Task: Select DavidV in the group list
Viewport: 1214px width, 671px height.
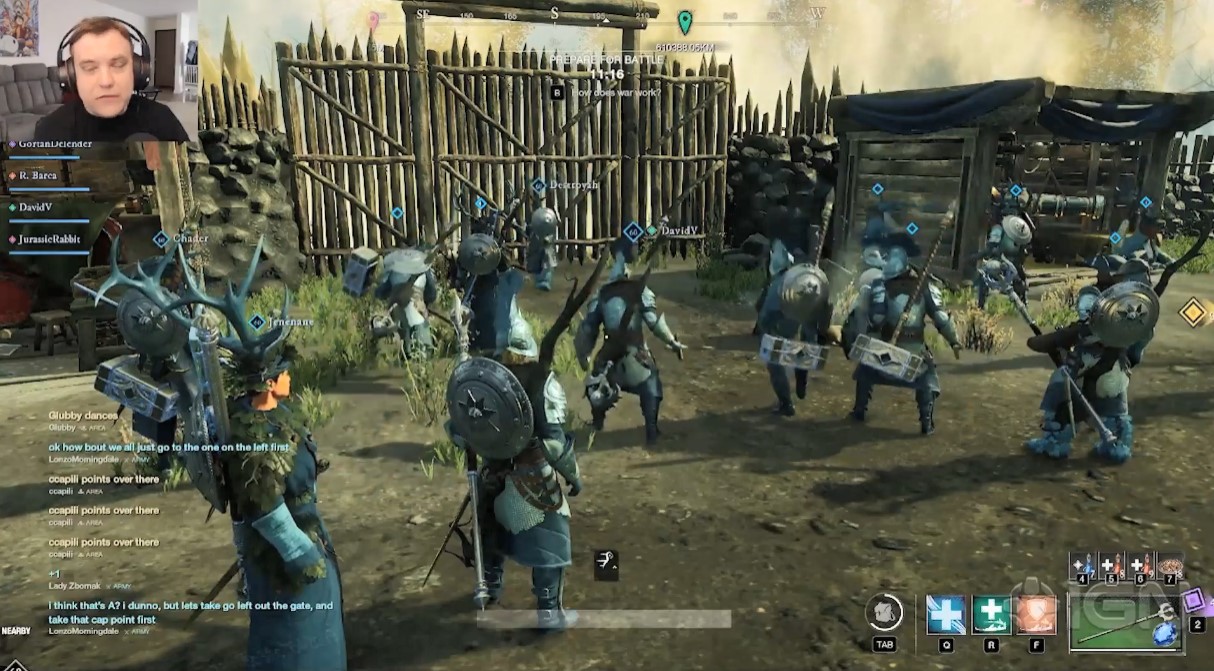Action: (35, 207)
